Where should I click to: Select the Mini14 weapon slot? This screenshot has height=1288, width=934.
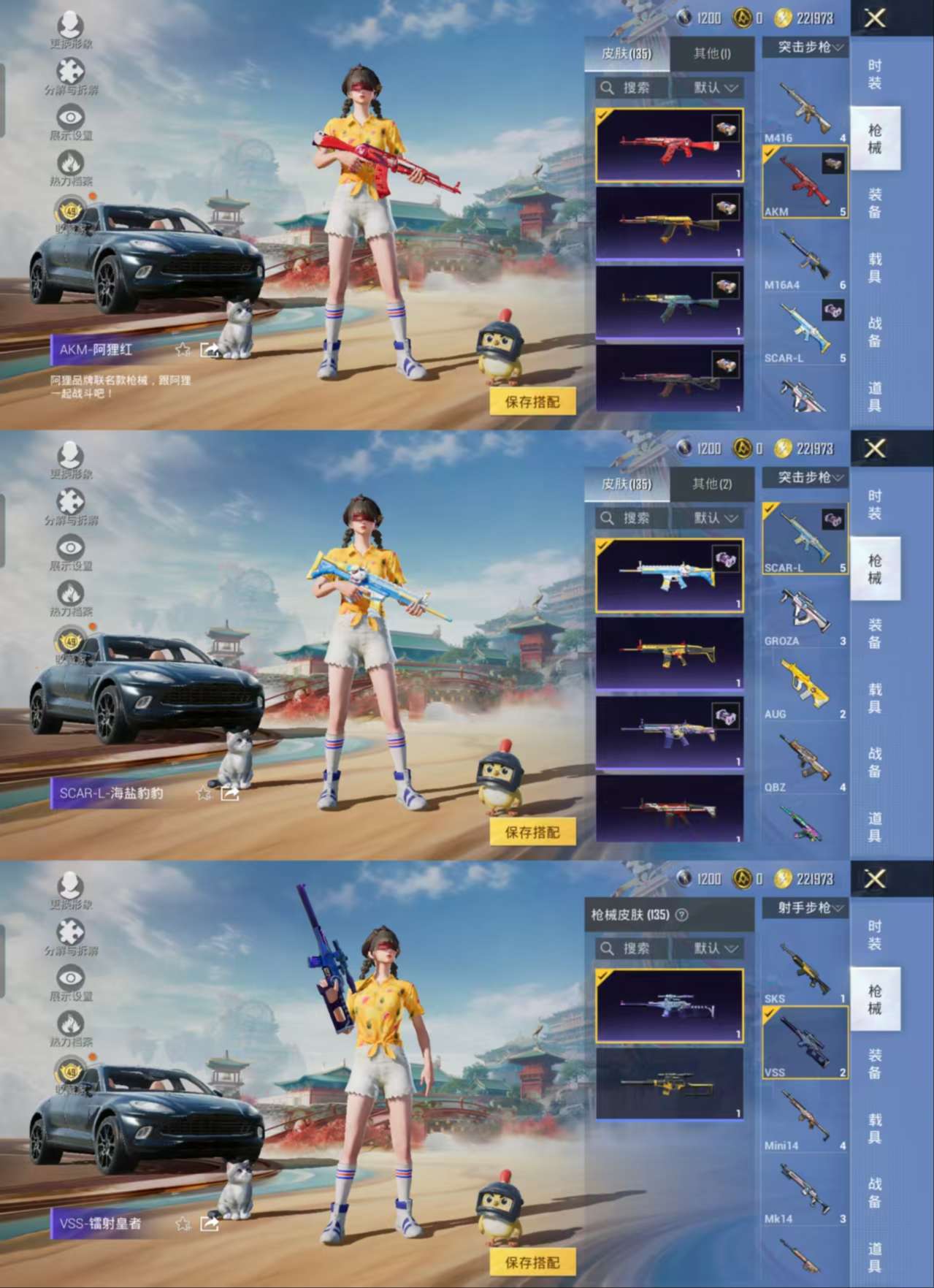805,1118
